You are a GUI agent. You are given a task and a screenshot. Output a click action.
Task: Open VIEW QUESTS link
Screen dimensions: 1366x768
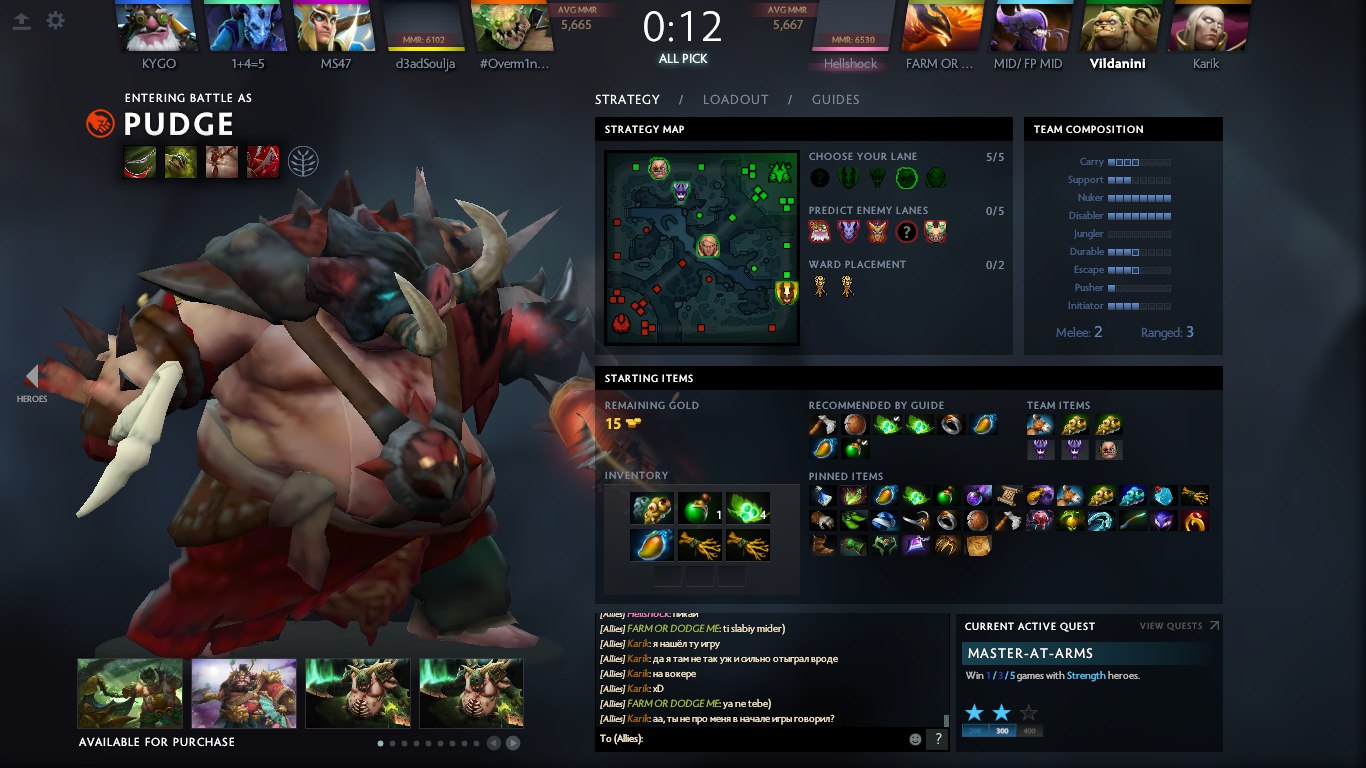1173,625
